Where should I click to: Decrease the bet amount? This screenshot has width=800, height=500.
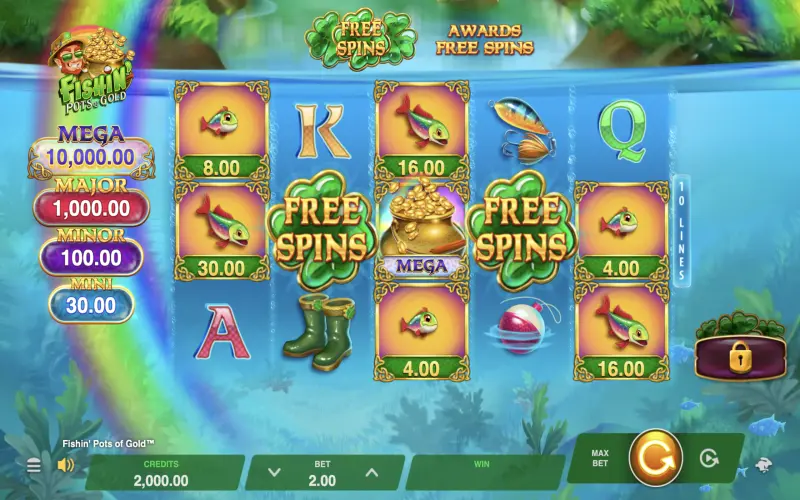[x=276, y=472]
